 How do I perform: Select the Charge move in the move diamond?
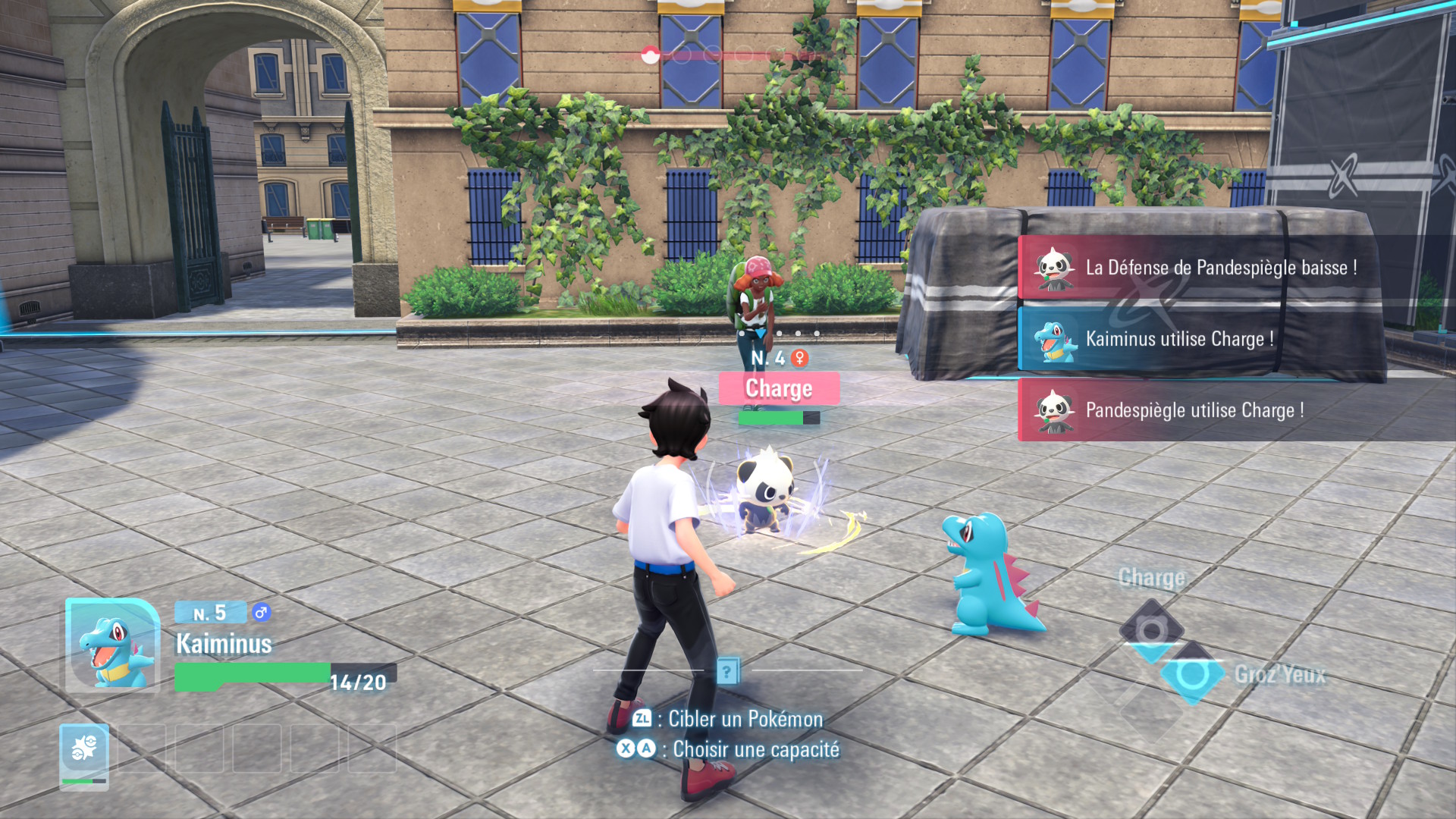pyautogui.click(x=1151, y=629)
